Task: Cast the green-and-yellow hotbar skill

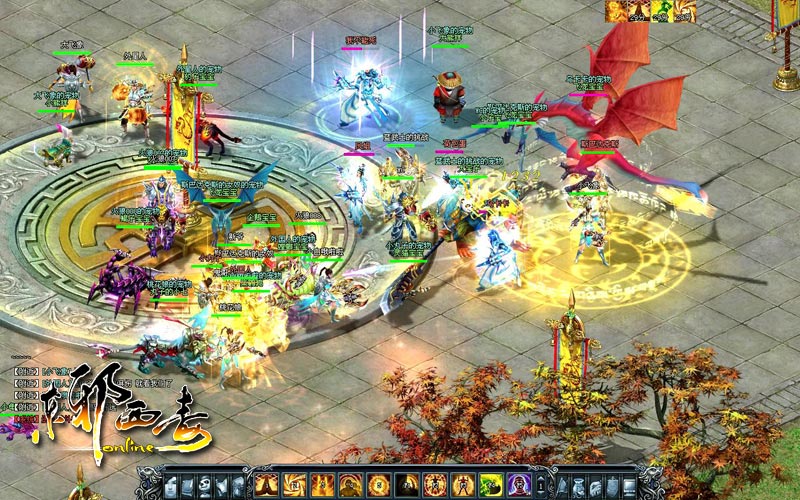Action: pyautogui.click(x=491, y=484)
